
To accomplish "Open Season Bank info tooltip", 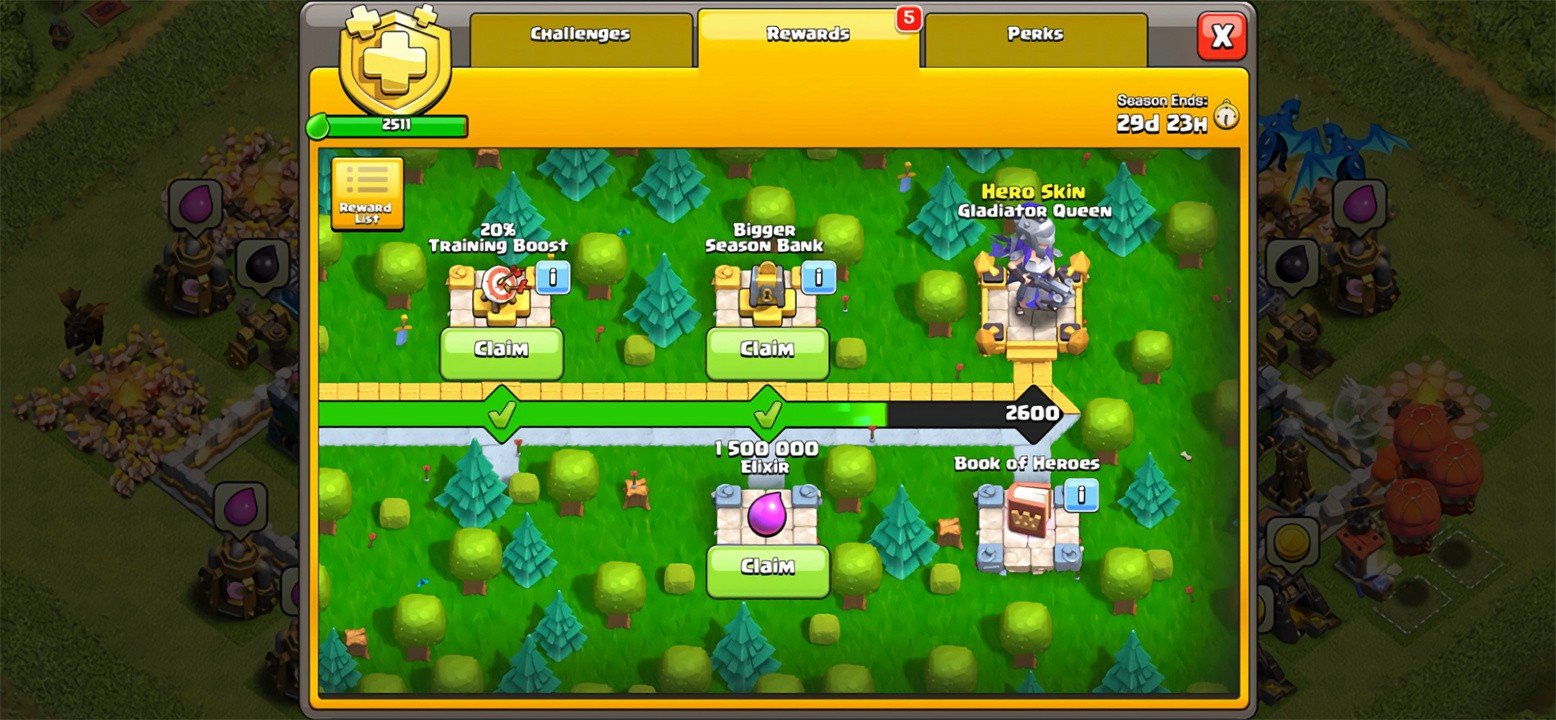I will [x=818, y=278].
